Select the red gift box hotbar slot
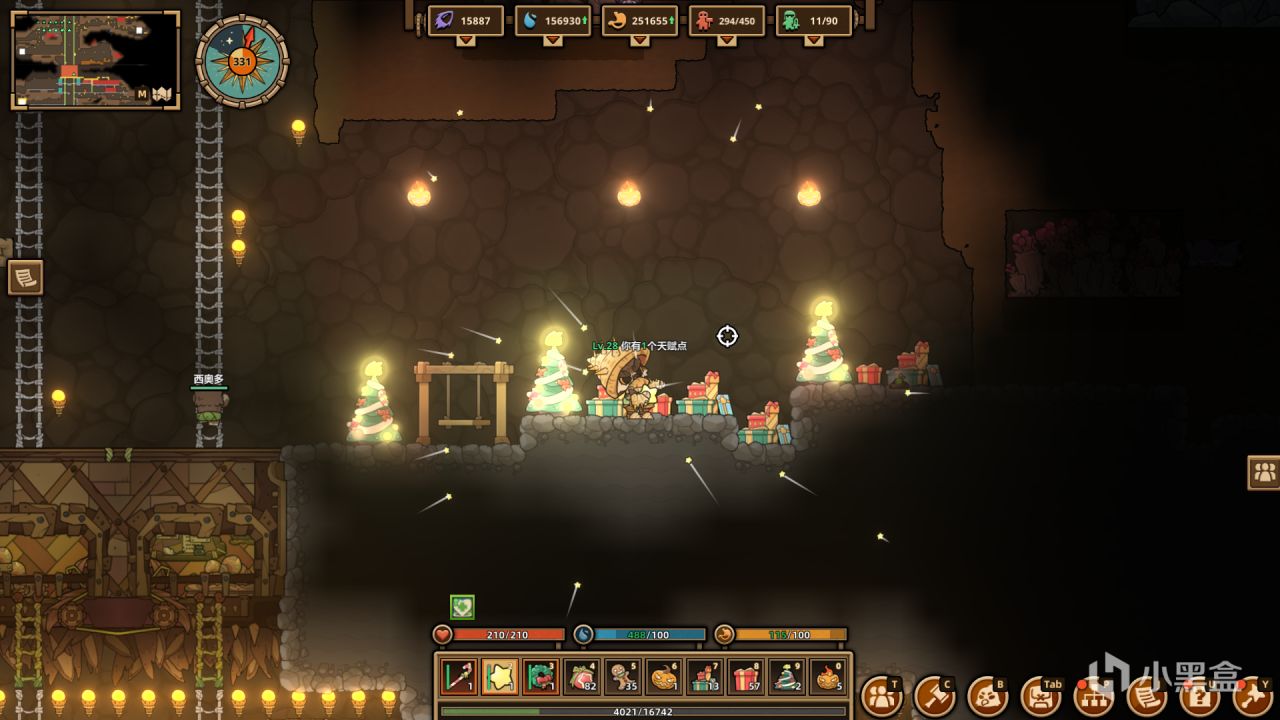The image size is (1280, 720). point(746,677)
